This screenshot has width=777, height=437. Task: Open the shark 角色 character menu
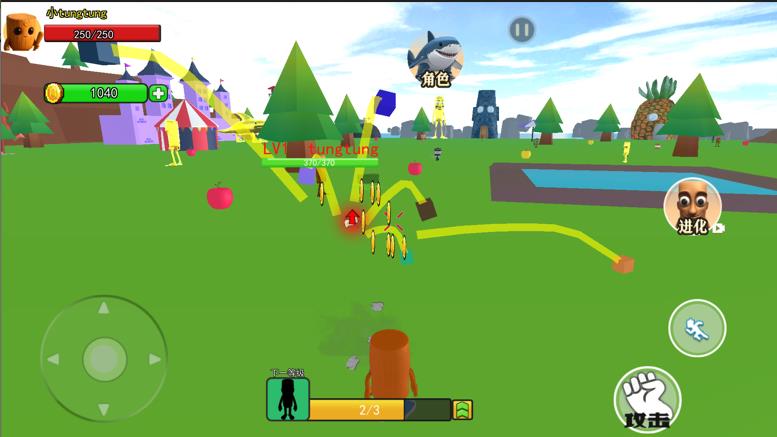click(436, 58)
